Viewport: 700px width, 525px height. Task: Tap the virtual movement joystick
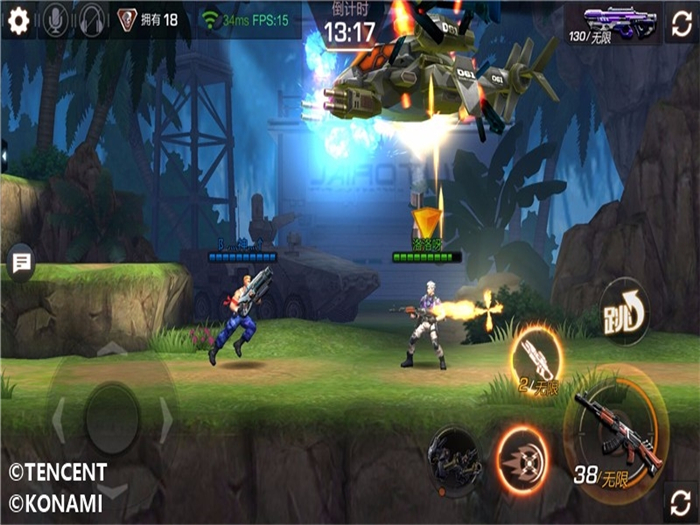point(112,419)
